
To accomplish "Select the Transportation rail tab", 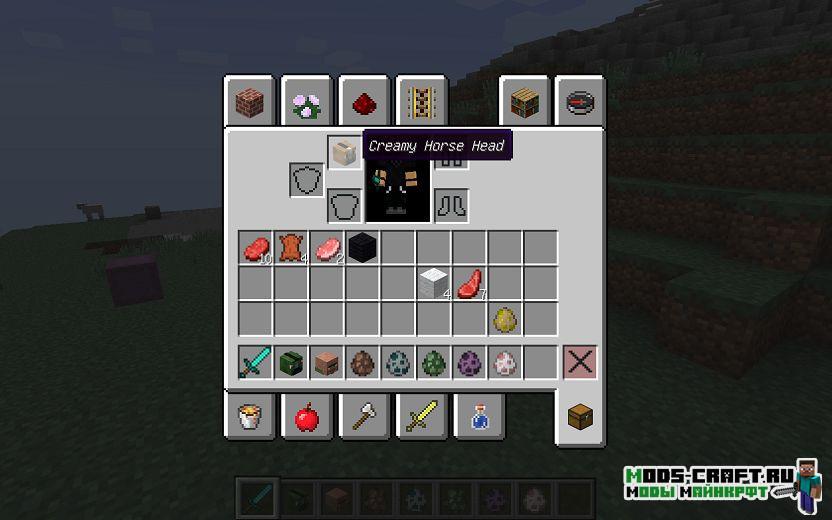I will tap(421, 102).
